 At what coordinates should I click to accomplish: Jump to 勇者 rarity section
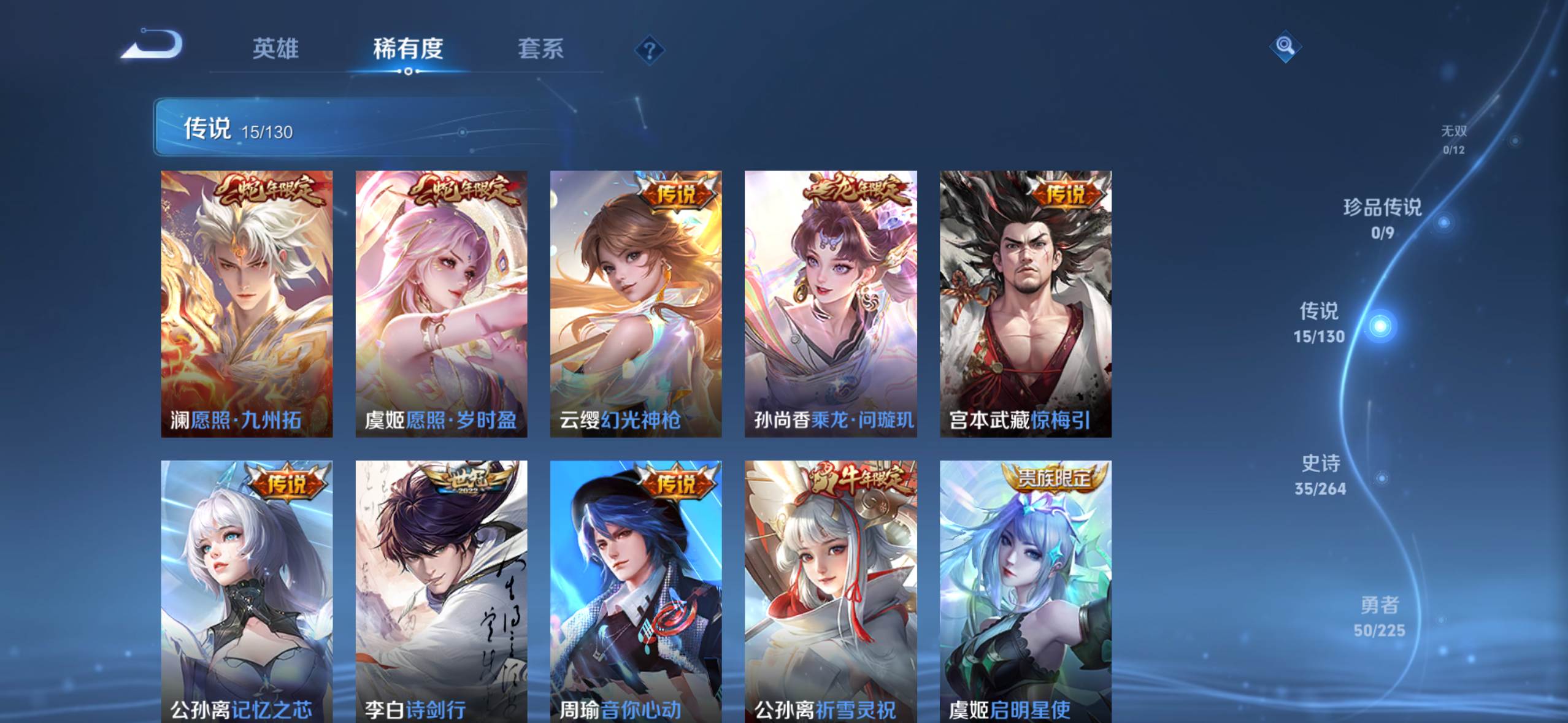1380,616
